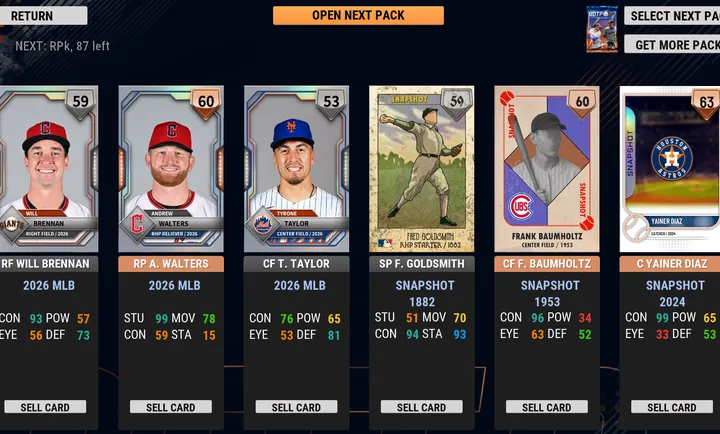Screen dimensions: 720x434
Task: Return to the previous screen
Action: click(x=43, y=16)
